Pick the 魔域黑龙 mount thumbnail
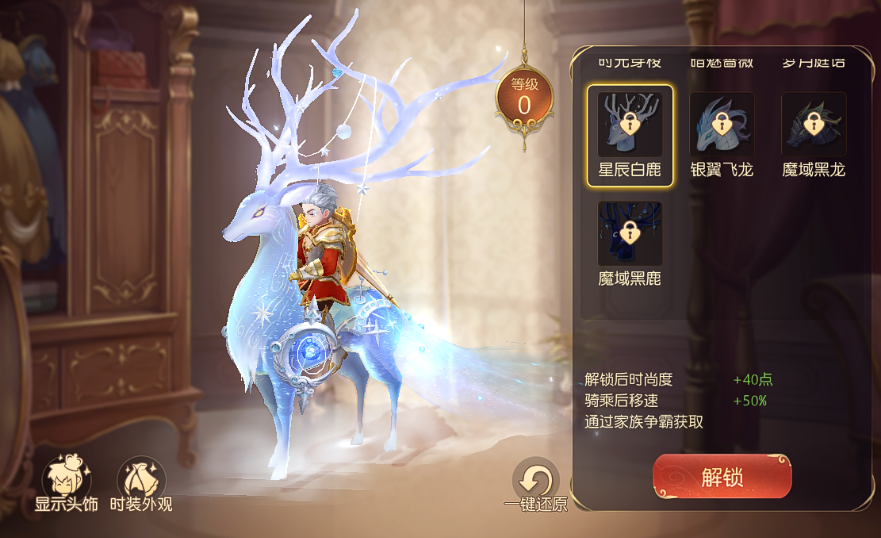881x538 pixels. pyautogui.click(x=813, y=126)
